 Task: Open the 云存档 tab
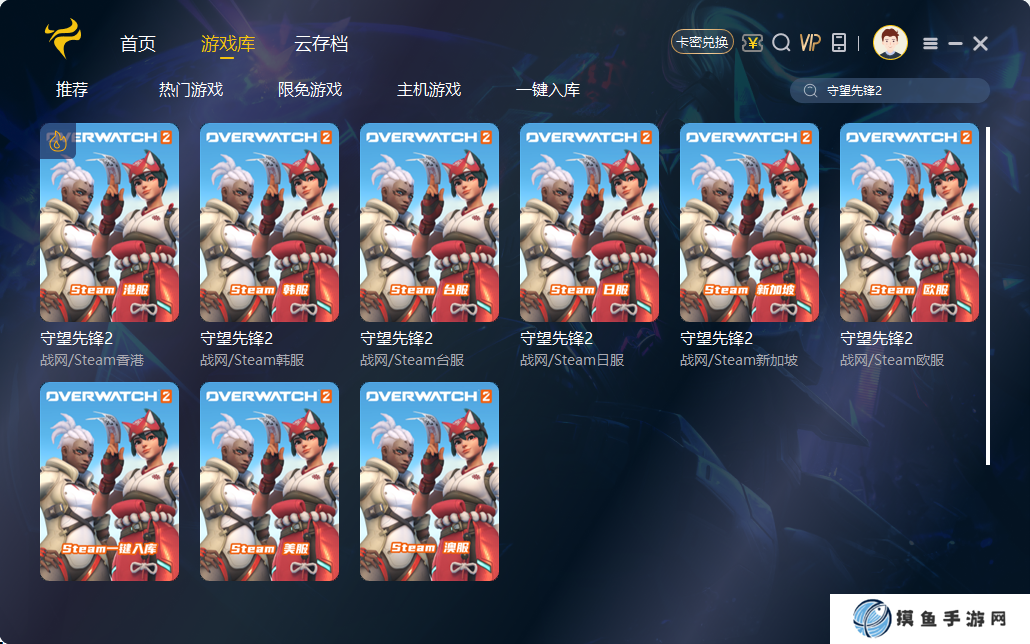[321, 44]
